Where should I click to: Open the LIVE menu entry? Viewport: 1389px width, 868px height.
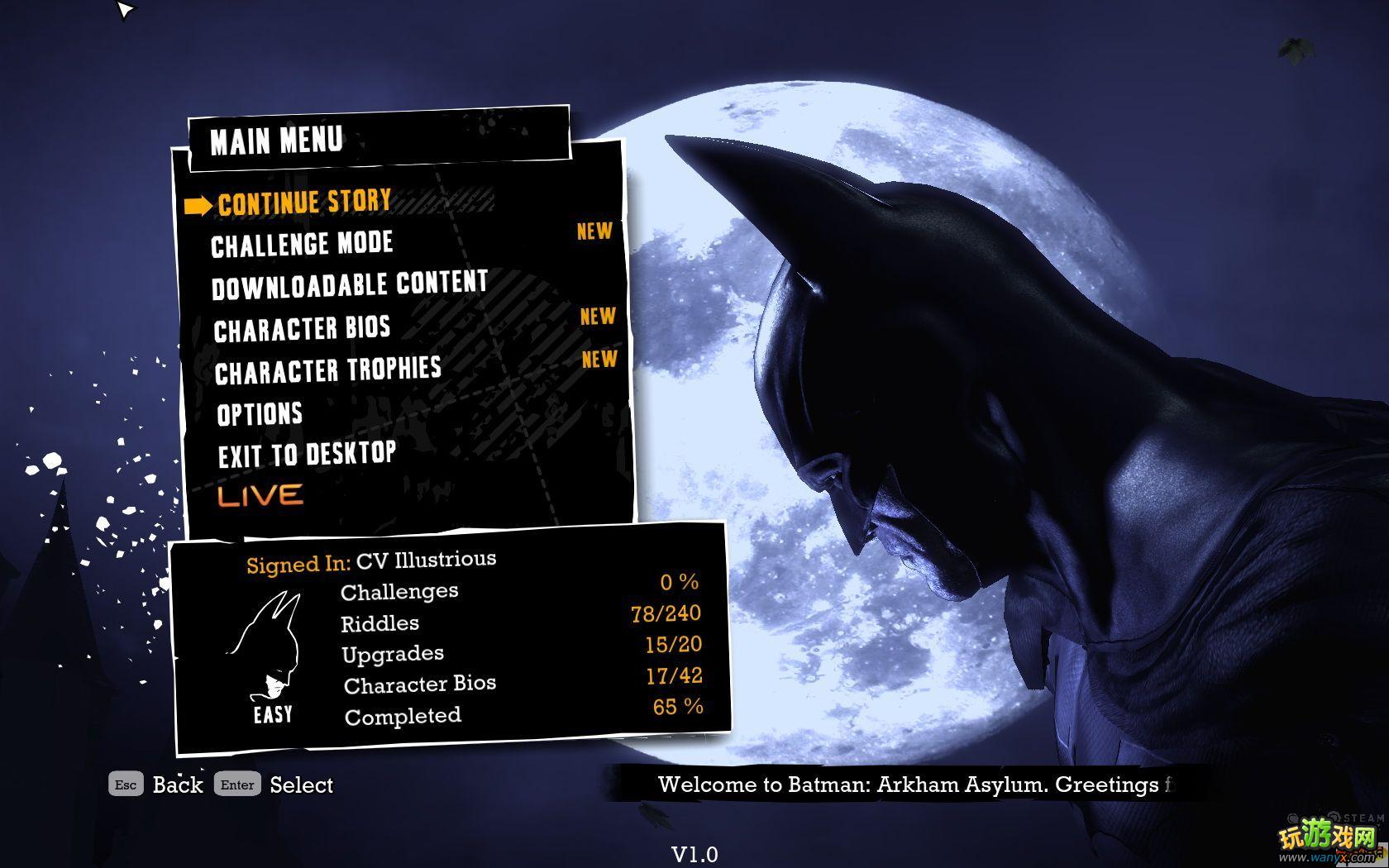(x=260, y=495)
